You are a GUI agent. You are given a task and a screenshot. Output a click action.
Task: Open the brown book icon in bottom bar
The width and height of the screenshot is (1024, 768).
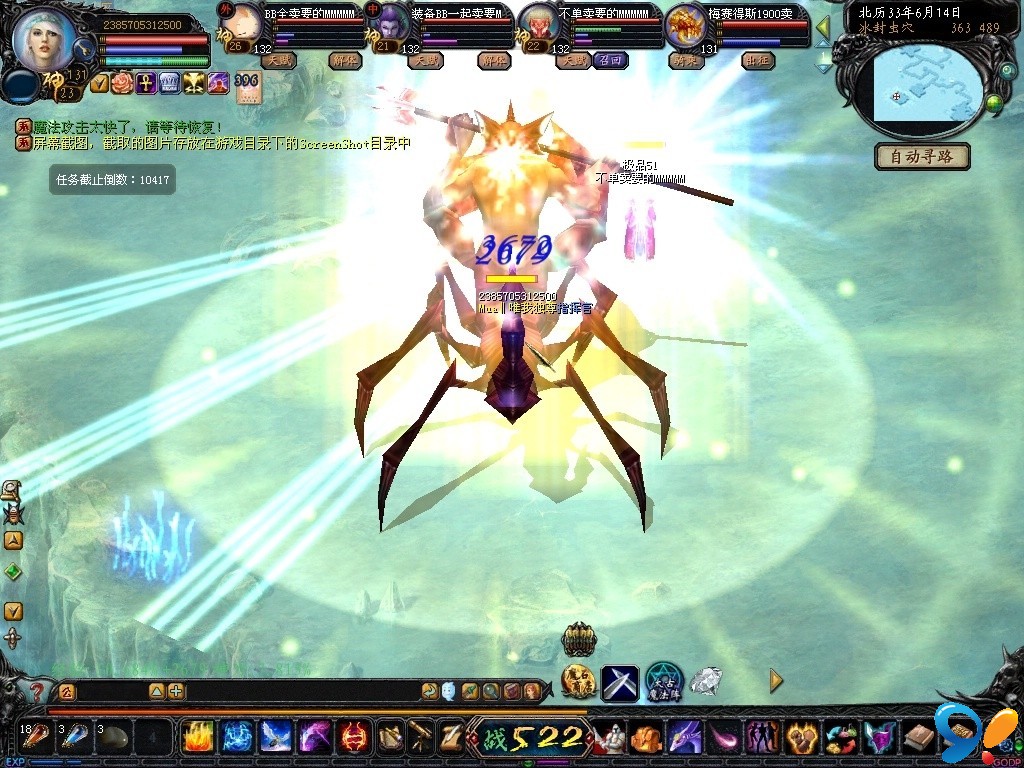pos(918,738)
